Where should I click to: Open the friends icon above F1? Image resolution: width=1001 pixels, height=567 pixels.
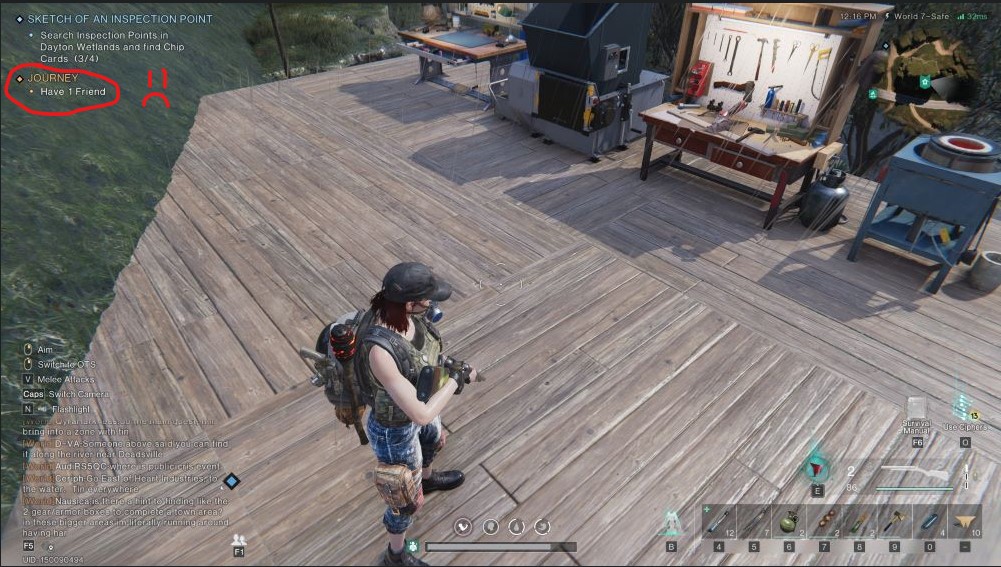[239, 540]
